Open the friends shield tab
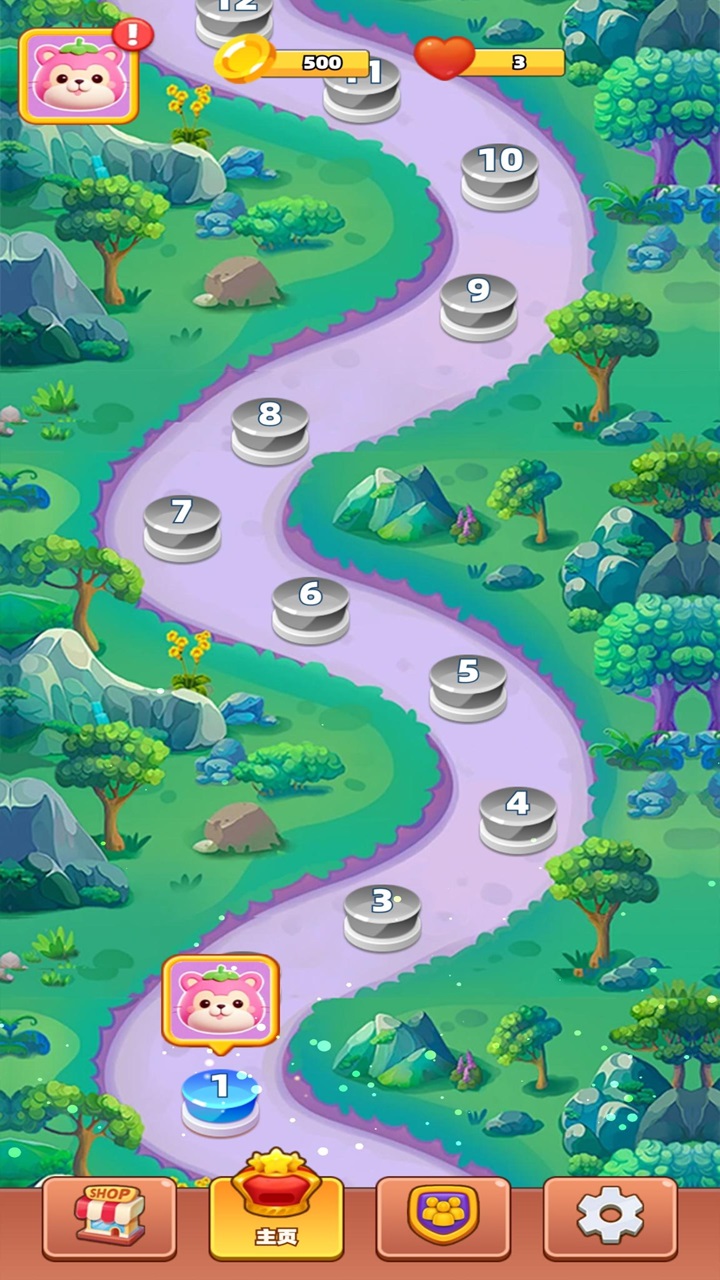 tap(443, 1217)
